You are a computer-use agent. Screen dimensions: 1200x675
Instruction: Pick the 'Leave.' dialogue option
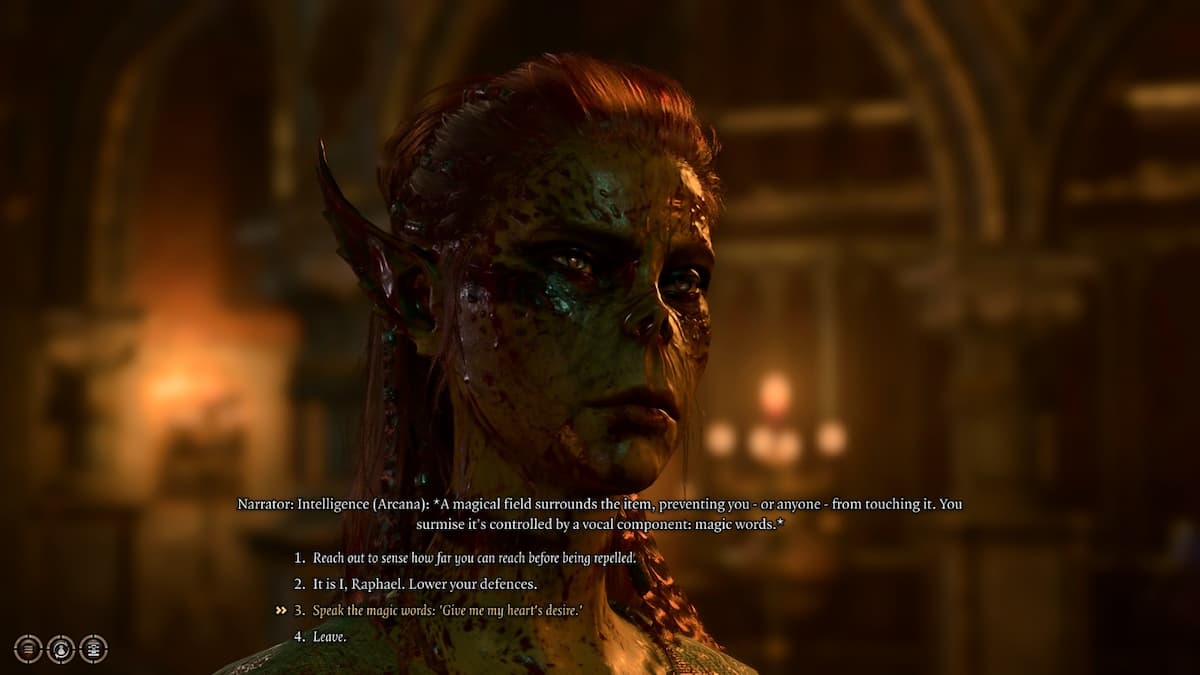coord(329,637)
